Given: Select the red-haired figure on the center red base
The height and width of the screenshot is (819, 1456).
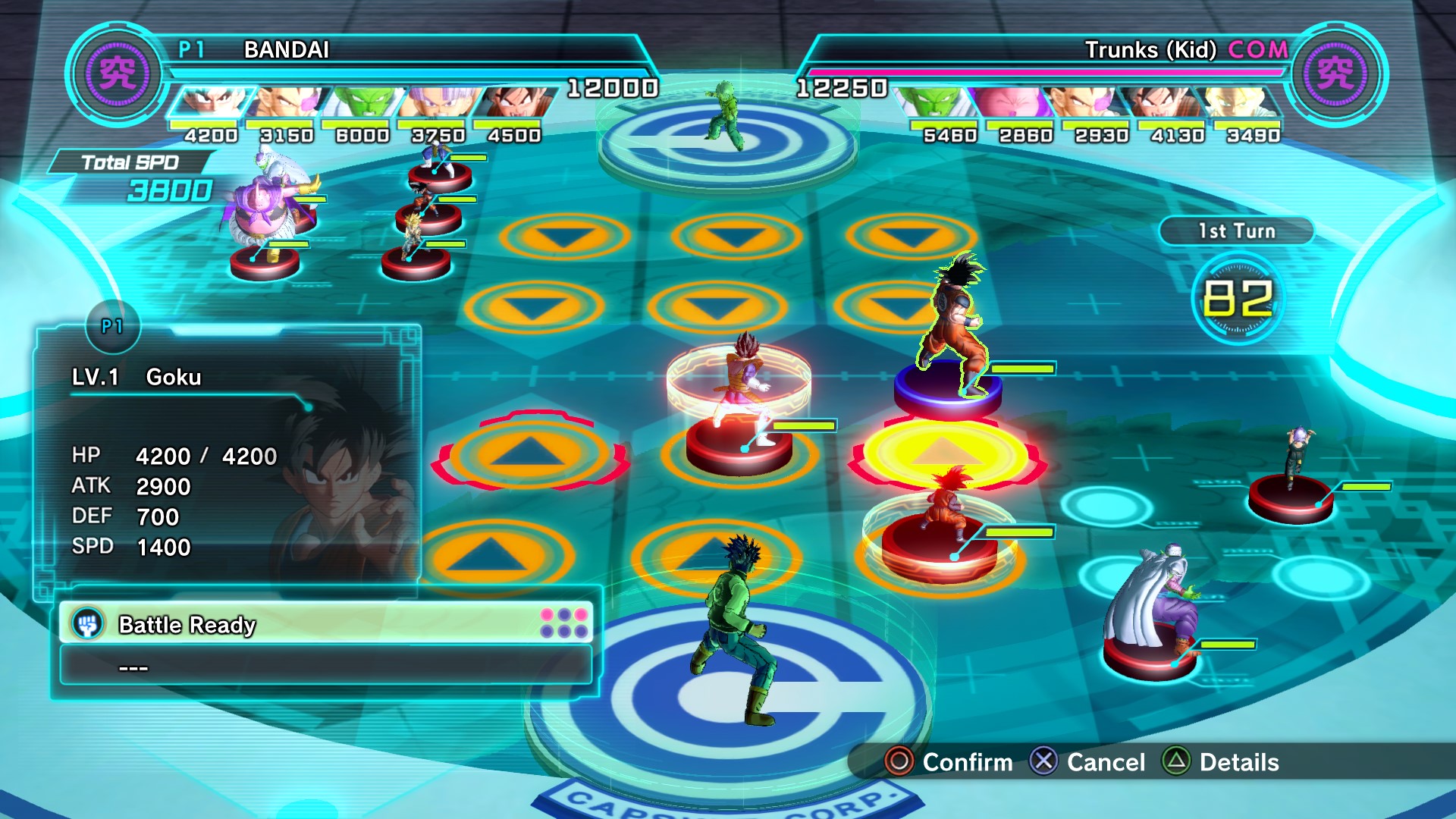Looking at the screenshot, I should point(742,394).
